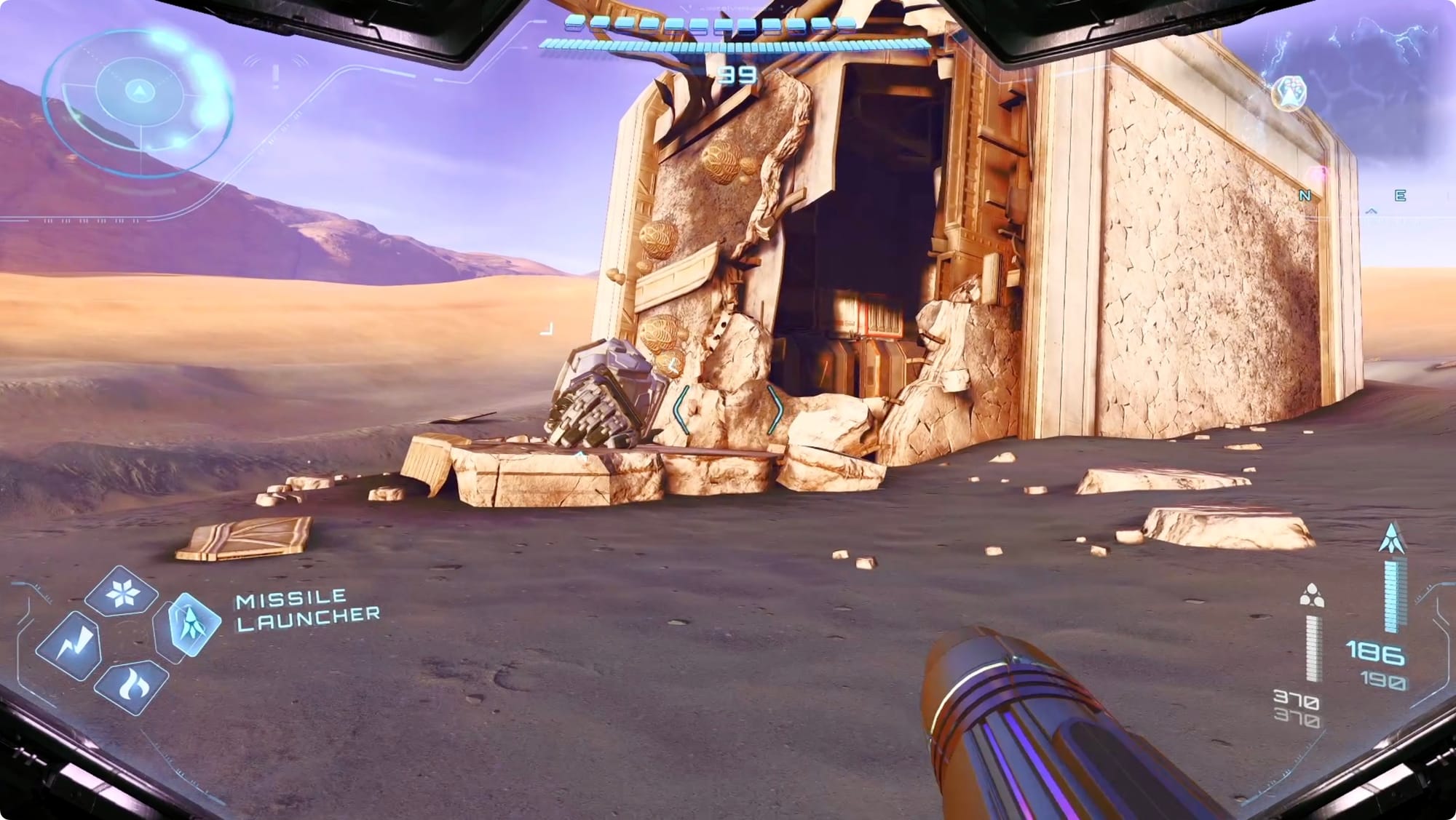The image size is (1456, 820).
Task: Select the snowflake ice shot icon
Action: pyautogui.click(x=121, y=593)
